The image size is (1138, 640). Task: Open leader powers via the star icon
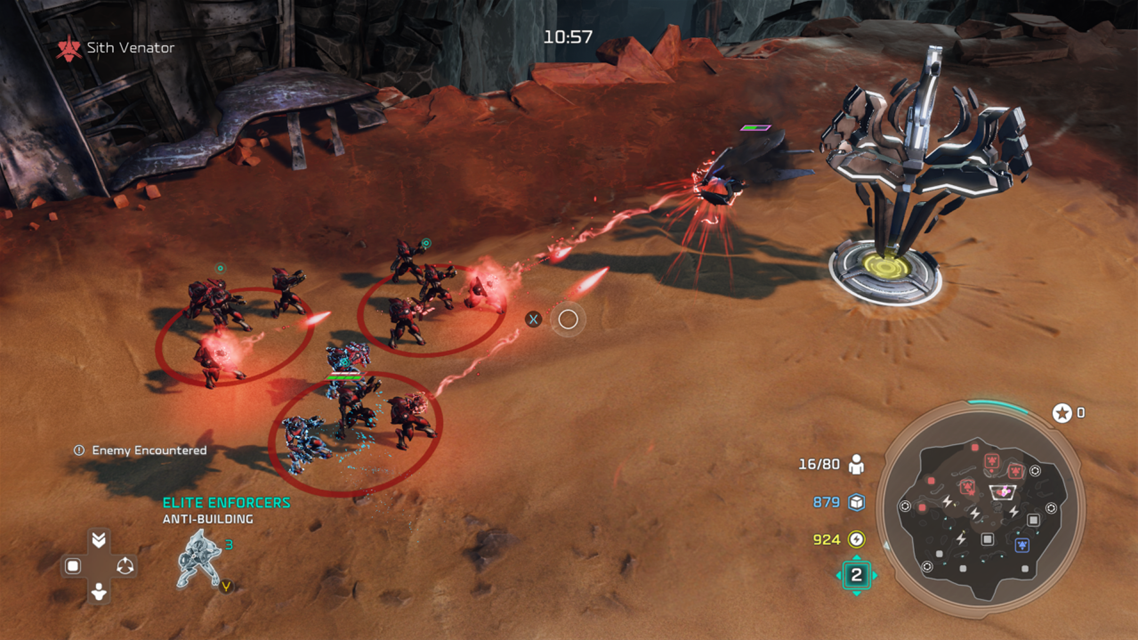pyautogui.click(x=1062, y=413)
